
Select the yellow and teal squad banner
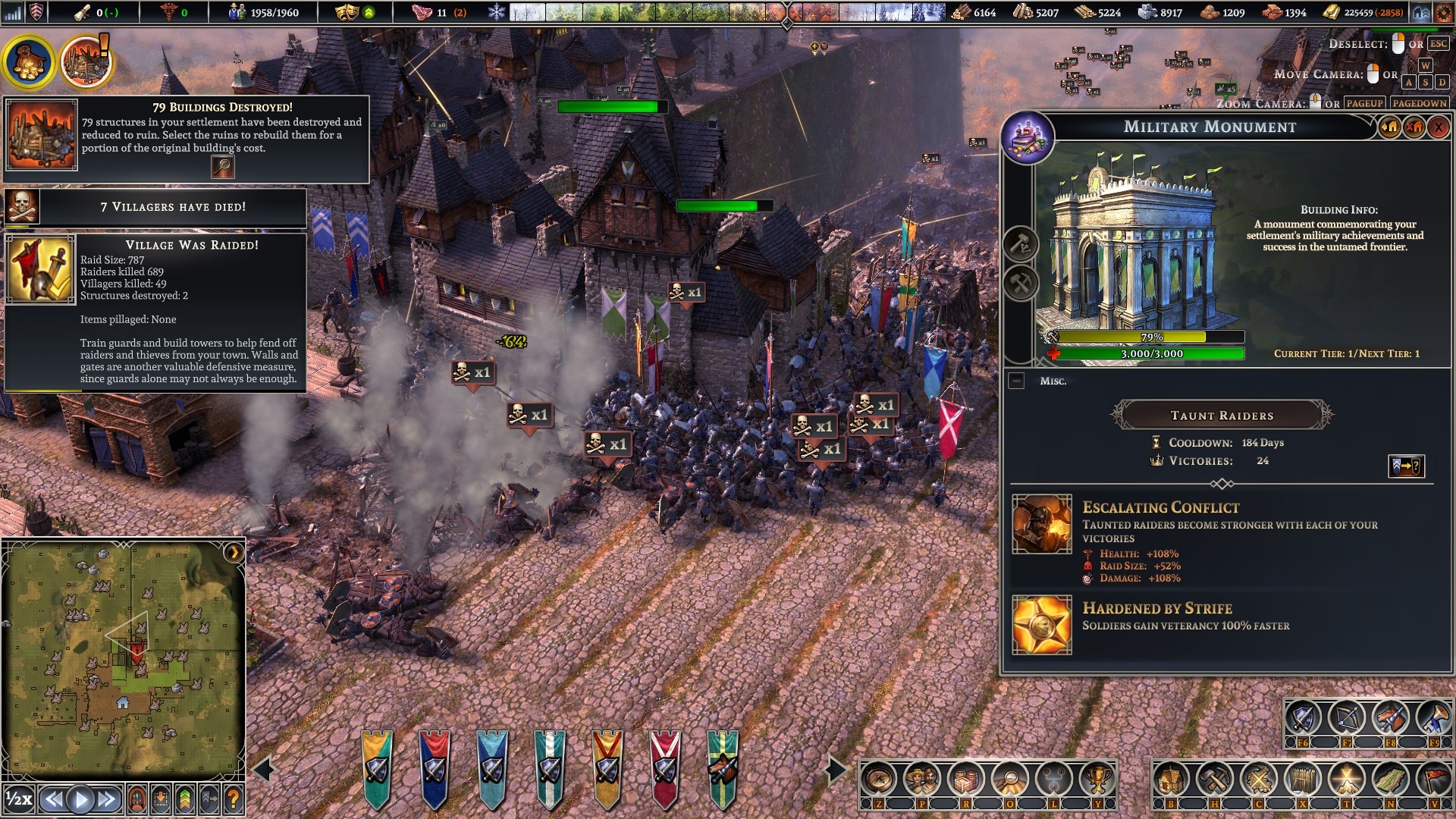pyautogui.click(x=377, y=767)
